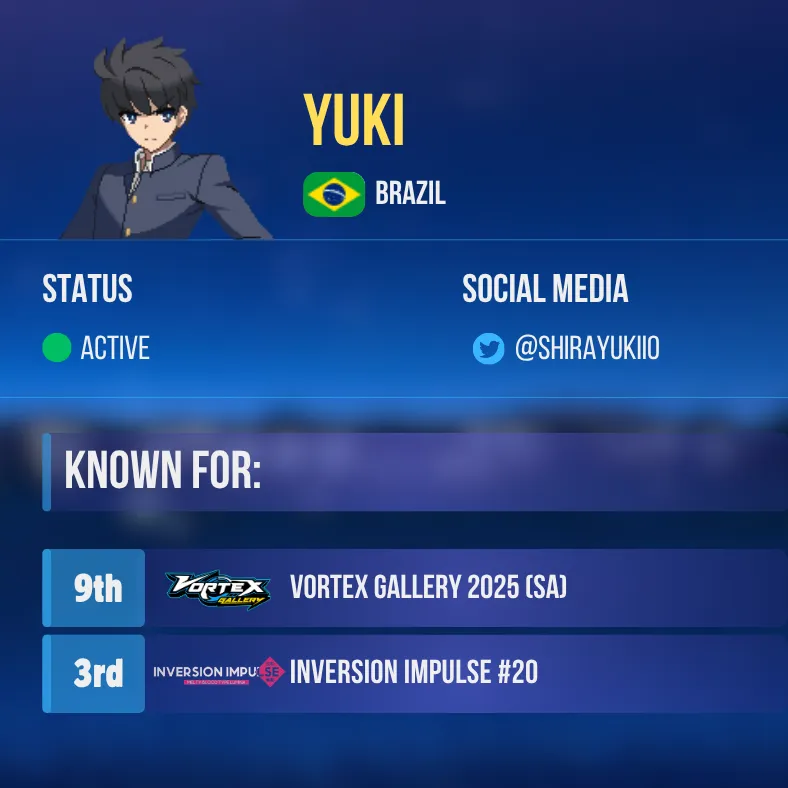Click the Inversion Impulse logo
788x788 pixels.
(218, 673)
